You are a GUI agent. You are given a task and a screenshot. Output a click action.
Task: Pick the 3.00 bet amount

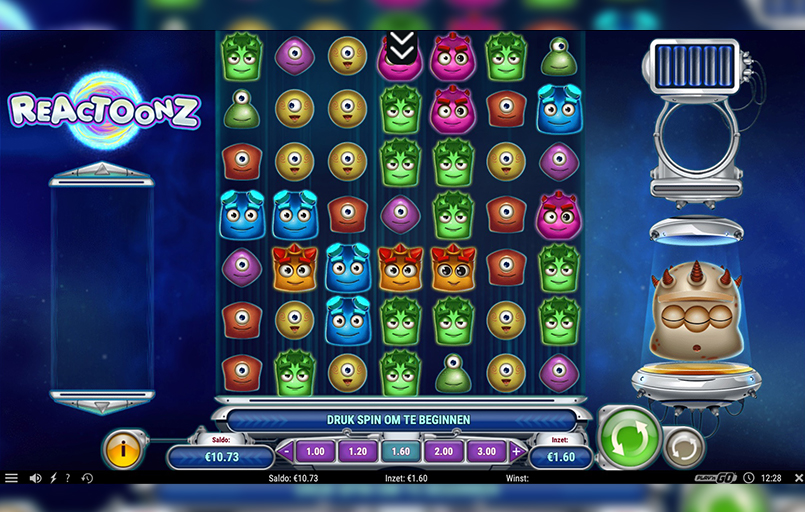pos(487,452)
